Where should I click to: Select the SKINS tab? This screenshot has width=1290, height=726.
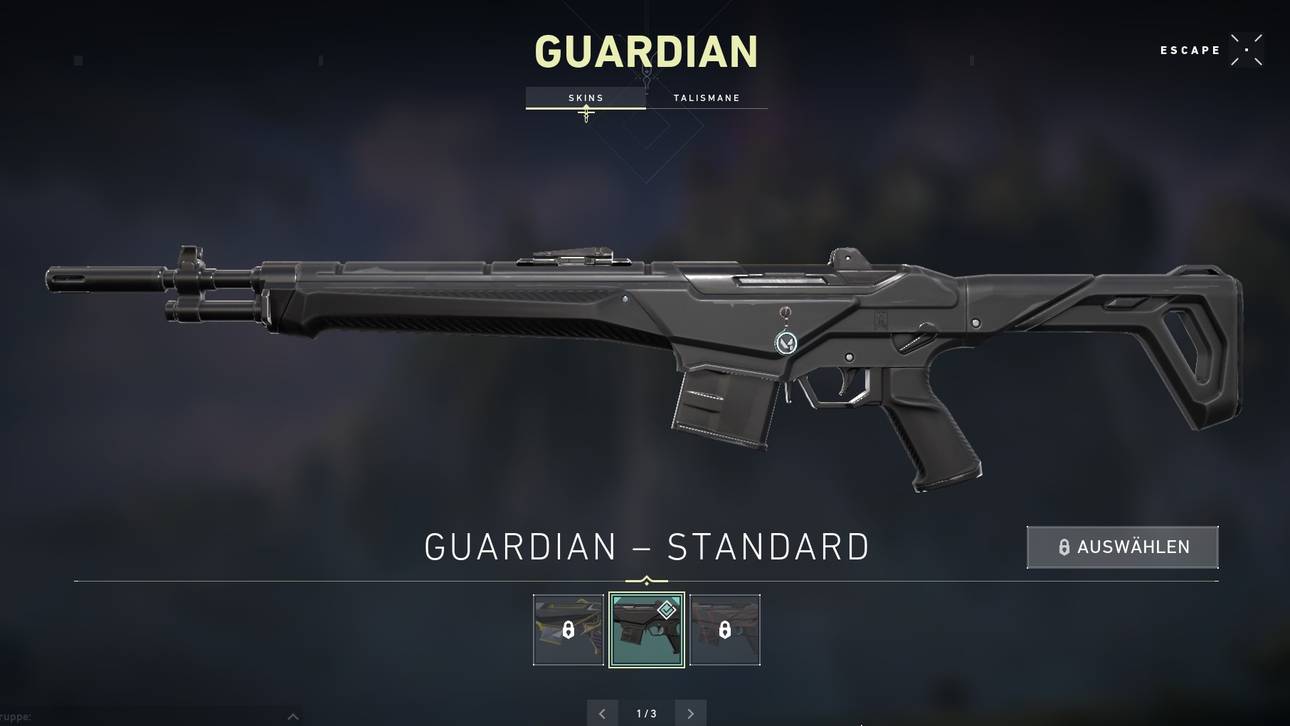[585, 97]
